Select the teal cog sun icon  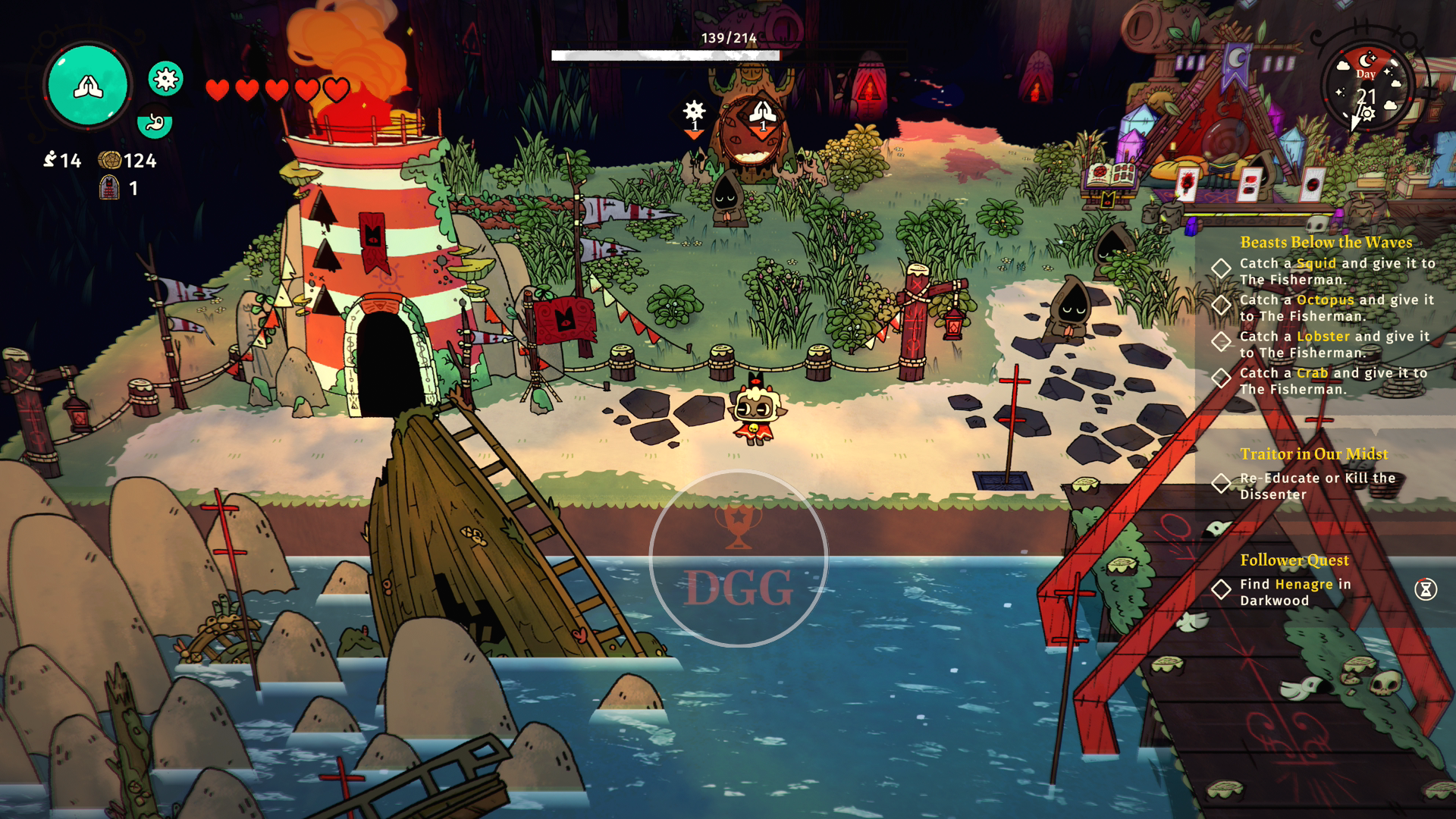(165, 78)
